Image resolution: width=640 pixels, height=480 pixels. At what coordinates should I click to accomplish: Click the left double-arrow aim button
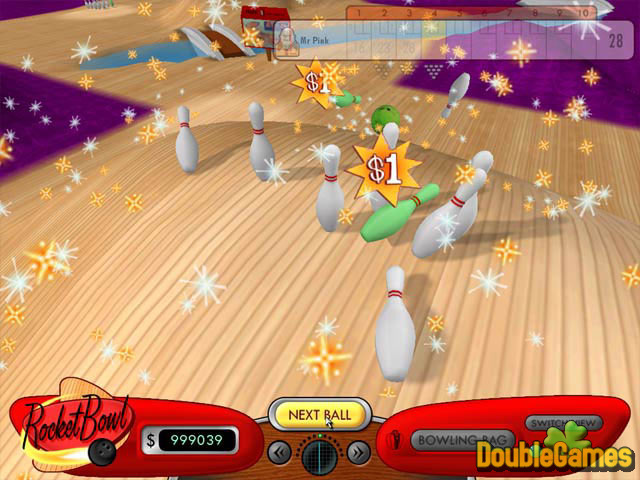tap(281, 453)
